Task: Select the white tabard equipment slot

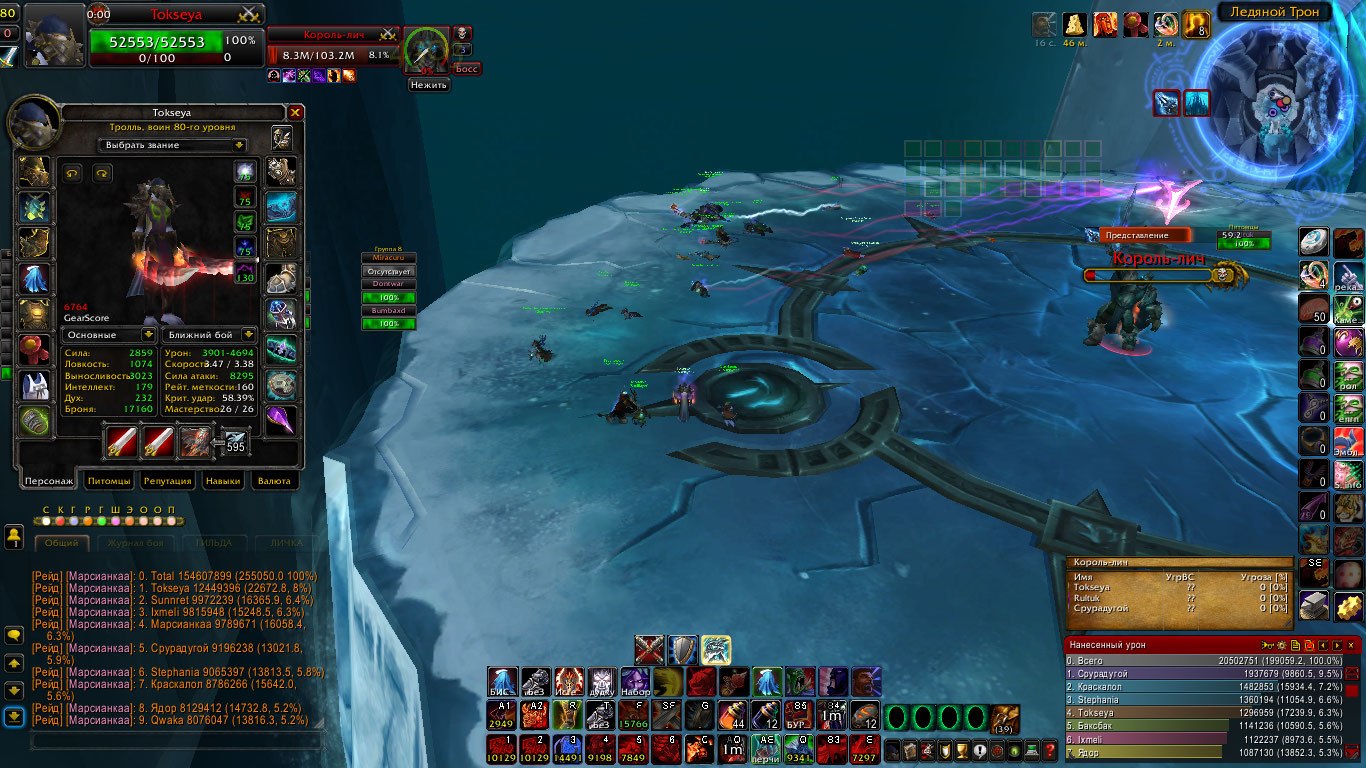Action: 35,386
